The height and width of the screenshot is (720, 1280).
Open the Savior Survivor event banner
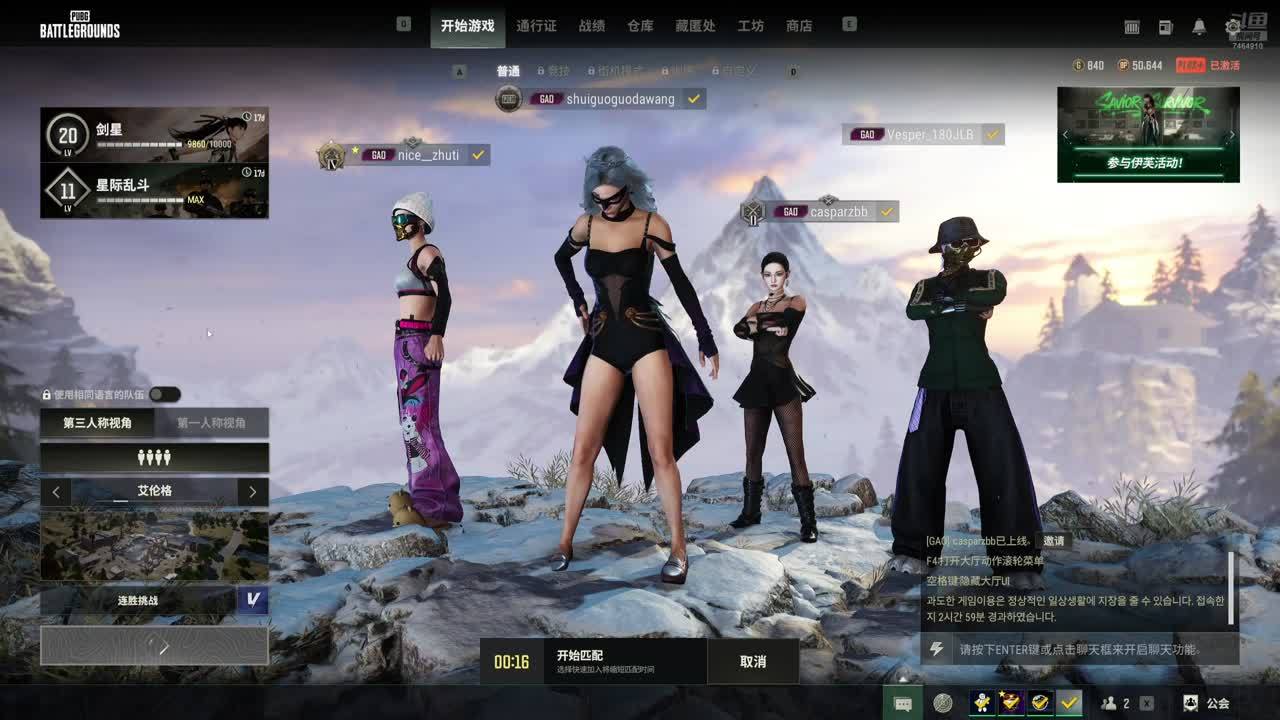[1148, 134]
